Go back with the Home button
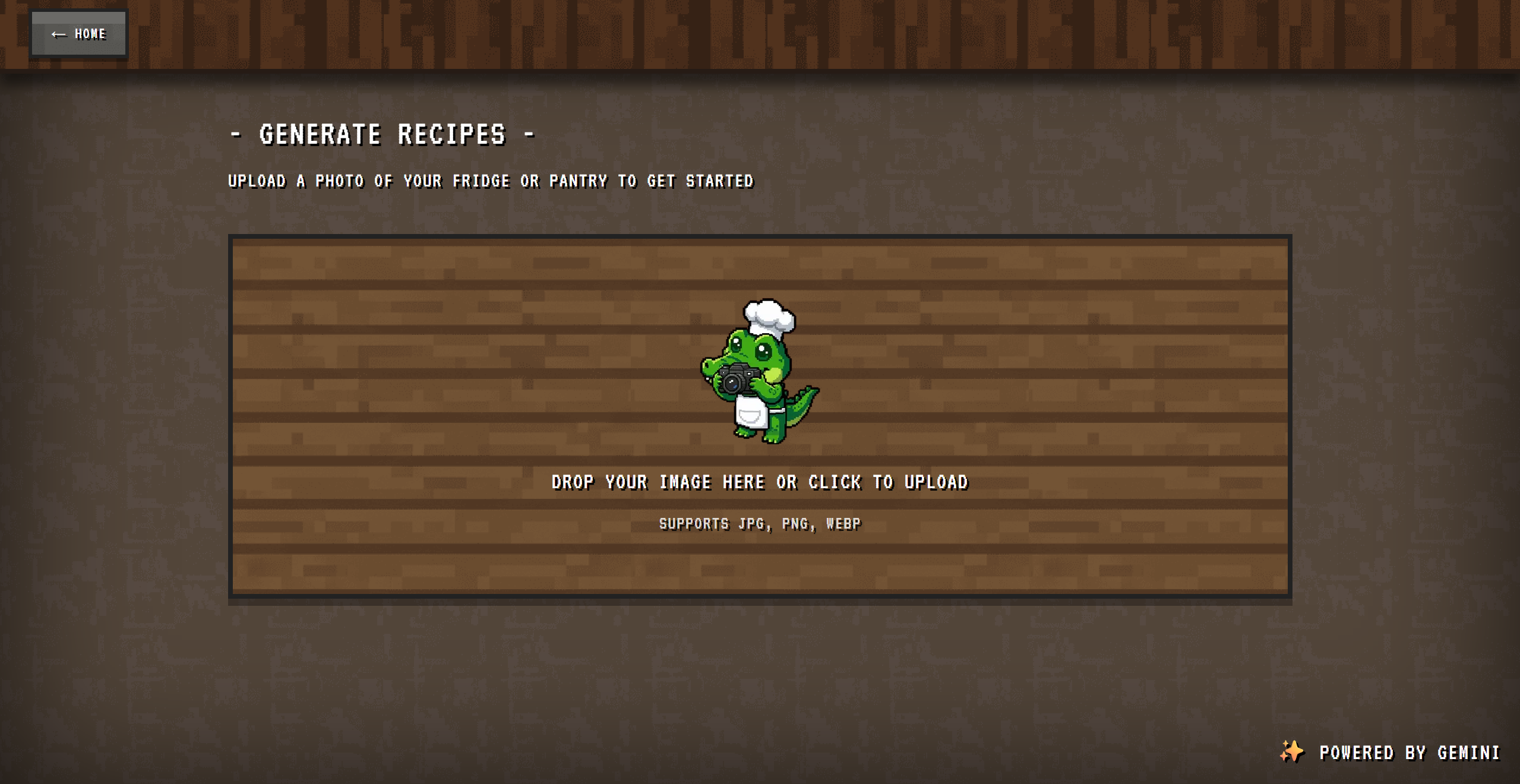Screen dimensions: 1520x784 pos(78,34)
